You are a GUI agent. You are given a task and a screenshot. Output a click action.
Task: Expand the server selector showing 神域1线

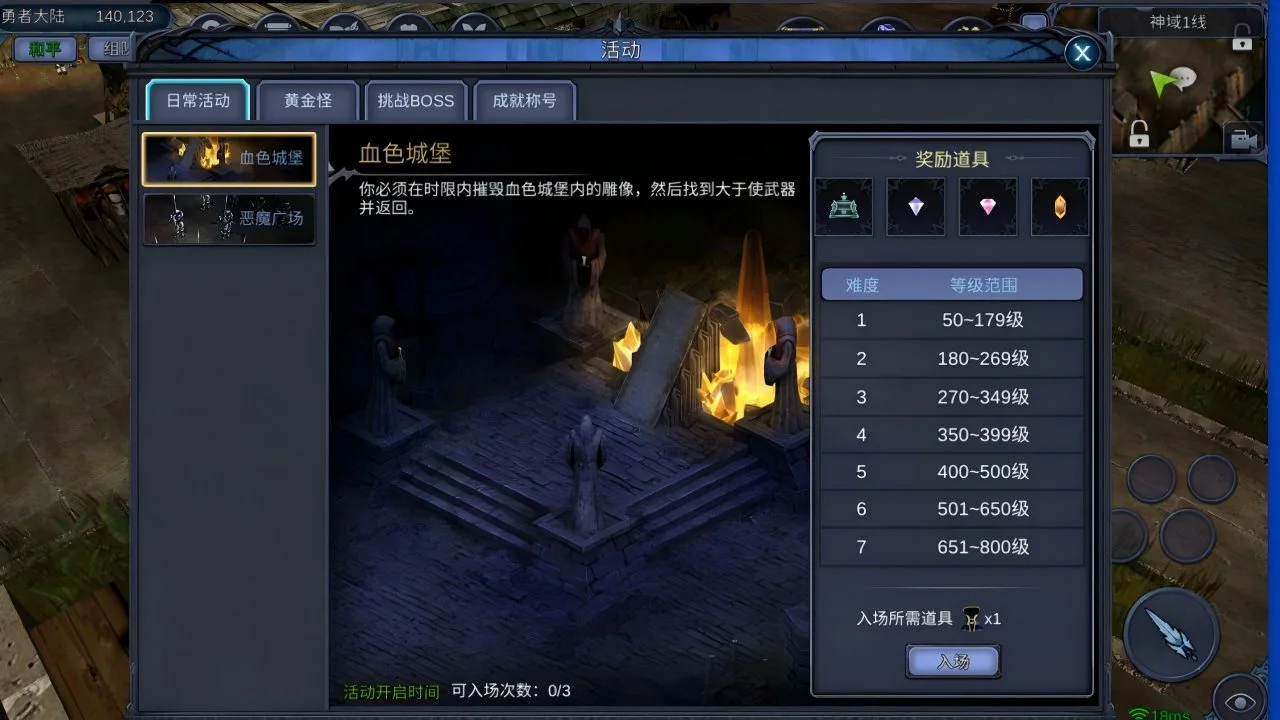point(1178,22)
